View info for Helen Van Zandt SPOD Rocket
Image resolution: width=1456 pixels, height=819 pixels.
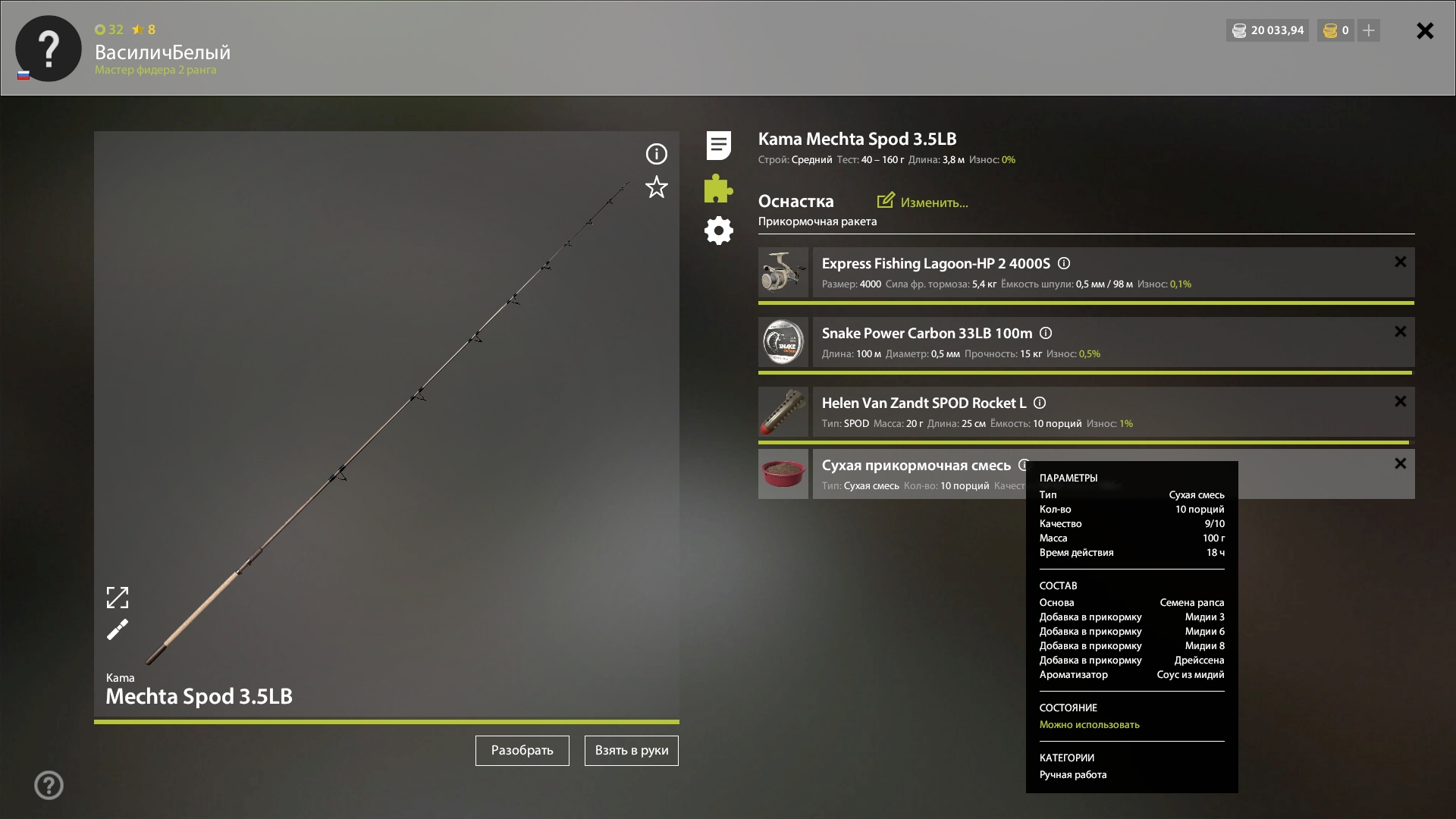(x=1040, y=403)
